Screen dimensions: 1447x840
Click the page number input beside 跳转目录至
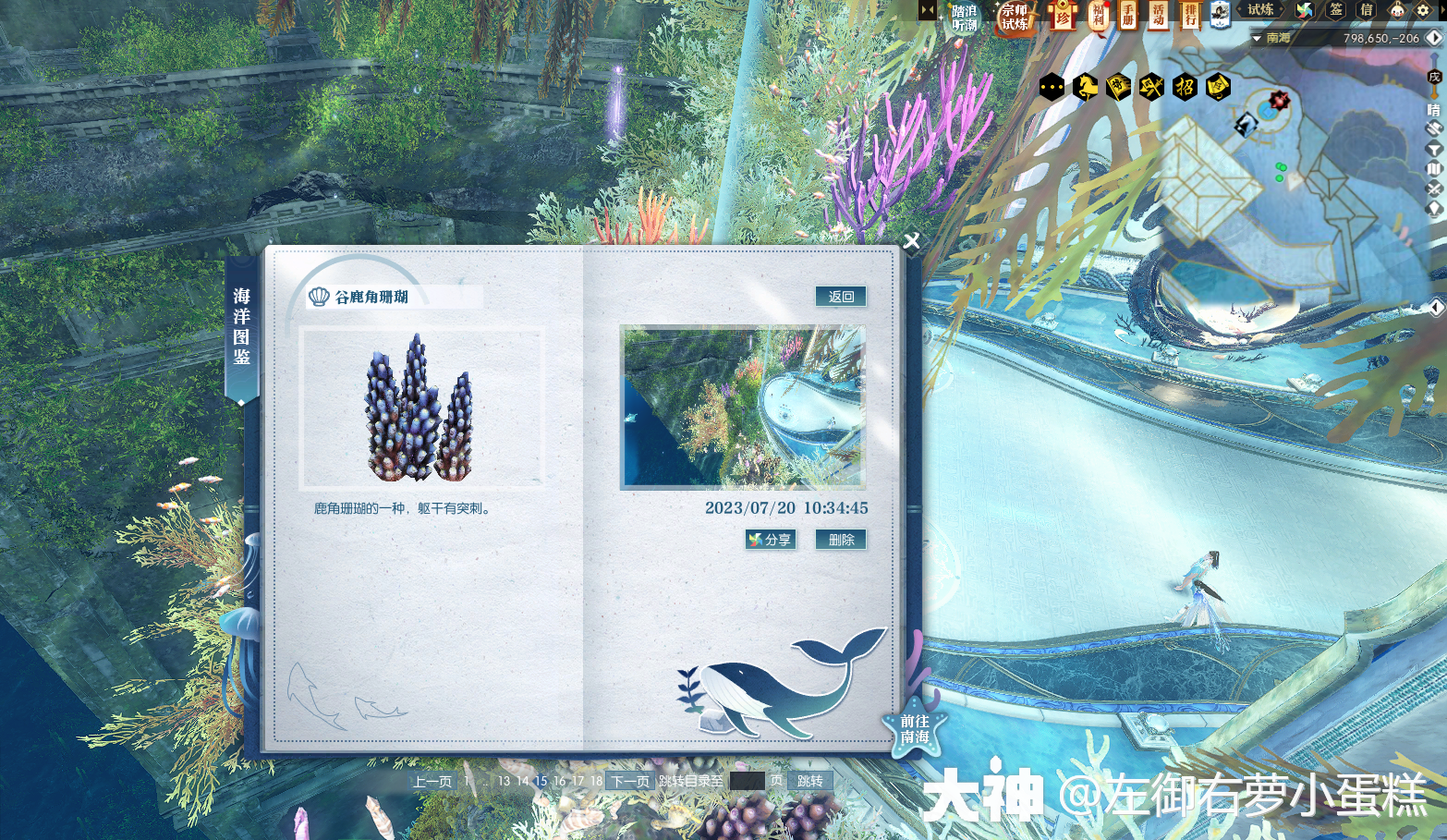point(747,781)
